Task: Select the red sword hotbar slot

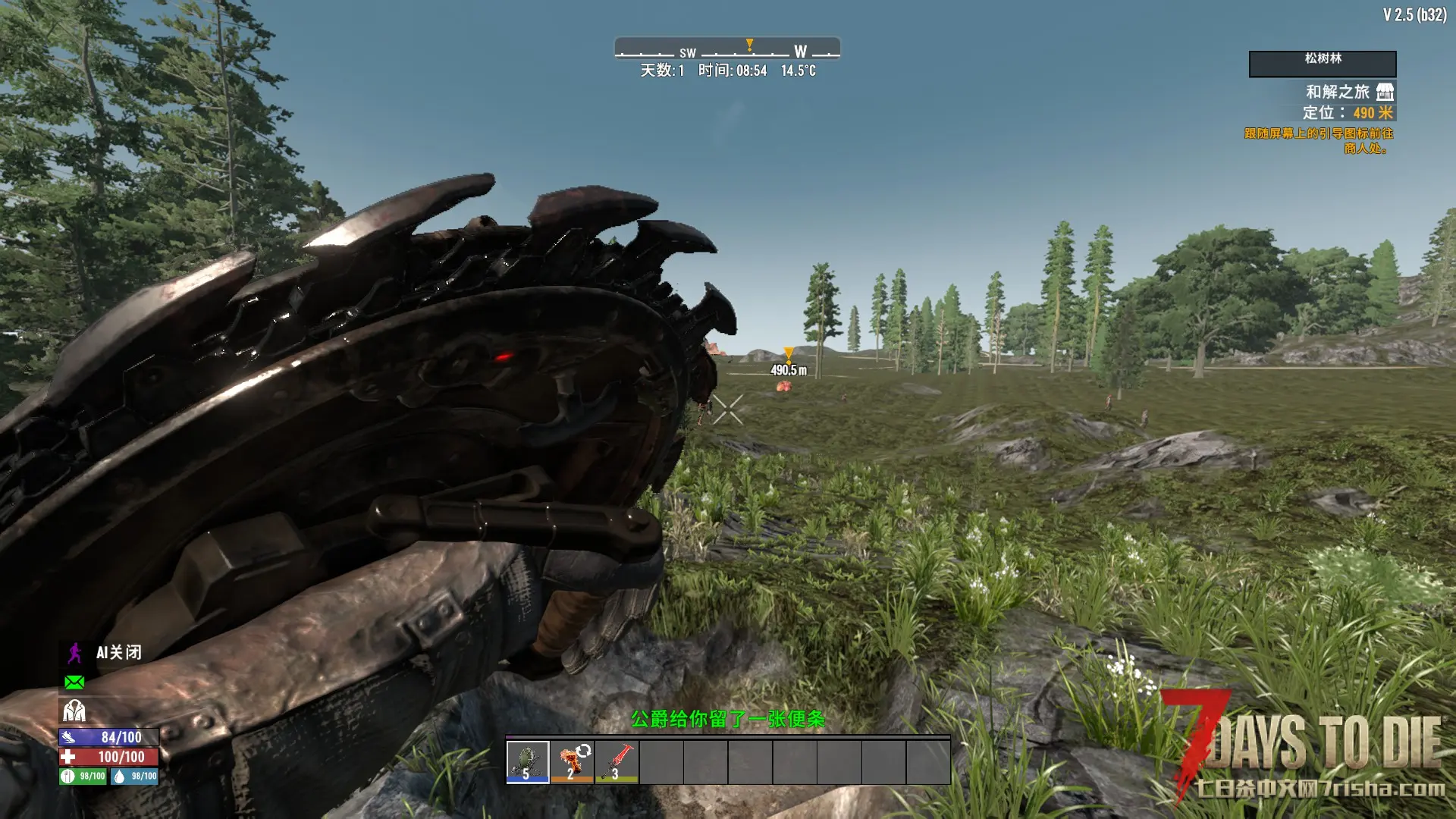Action: (x=617, y=761)
